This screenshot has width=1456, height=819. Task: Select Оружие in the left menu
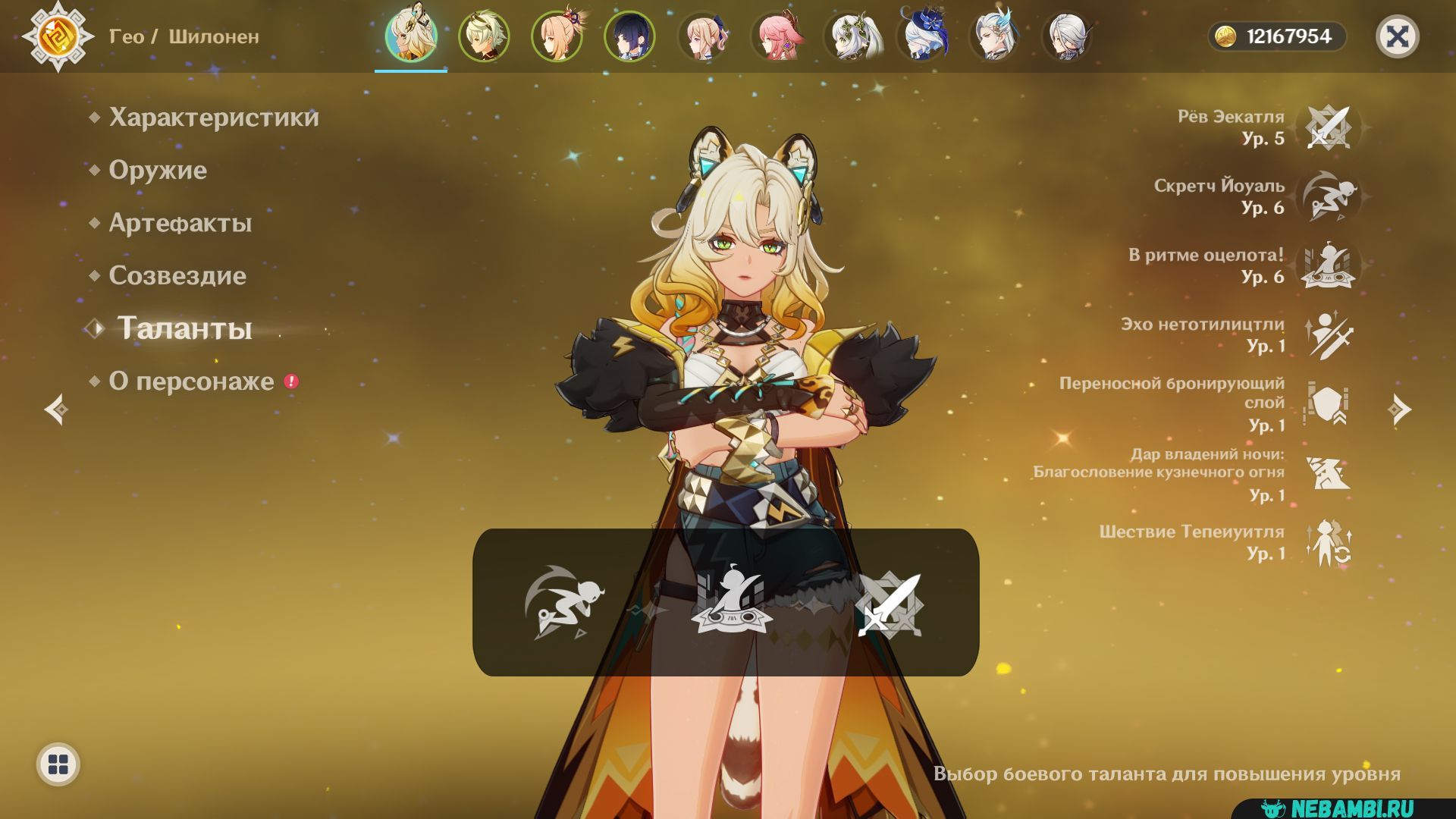[157, 171]
